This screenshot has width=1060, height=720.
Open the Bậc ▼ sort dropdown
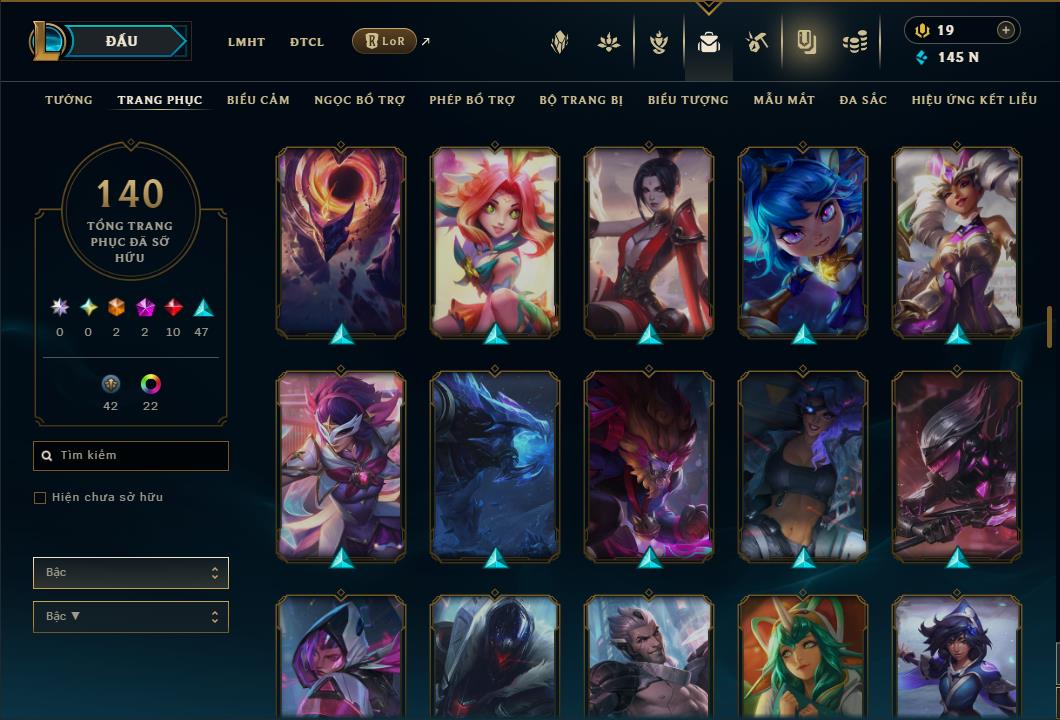(131, 617)
